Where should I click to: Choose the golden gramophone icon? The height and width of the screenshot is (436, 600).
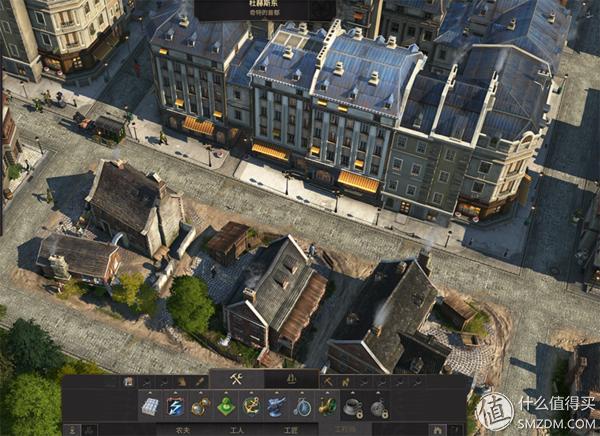point(327,406)
